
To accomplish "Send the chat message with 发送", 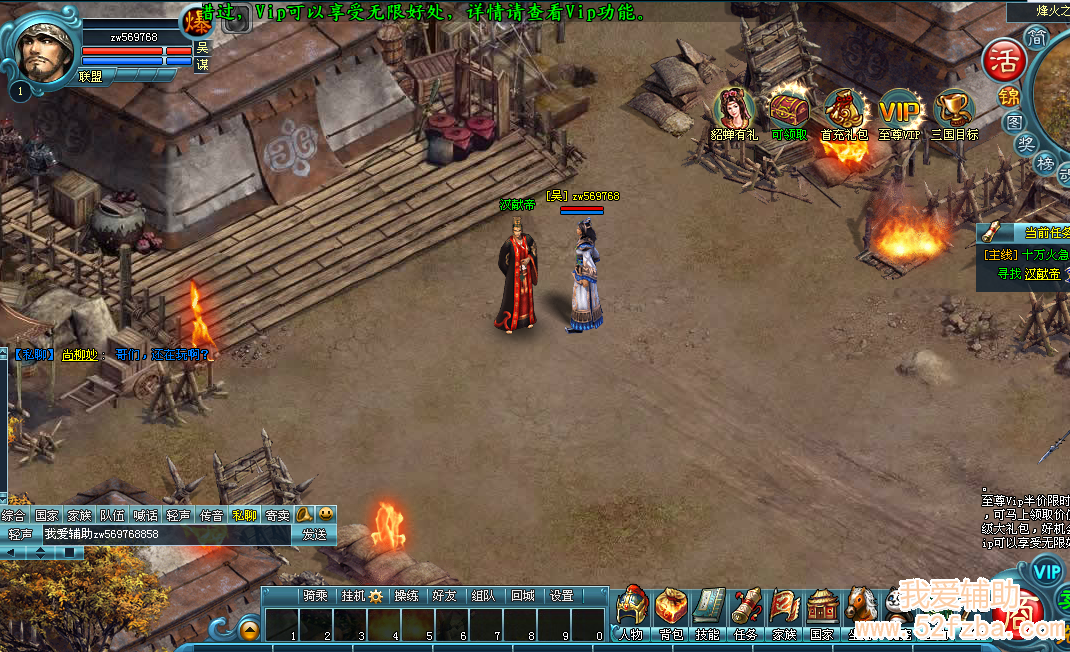I will point(314,534).
